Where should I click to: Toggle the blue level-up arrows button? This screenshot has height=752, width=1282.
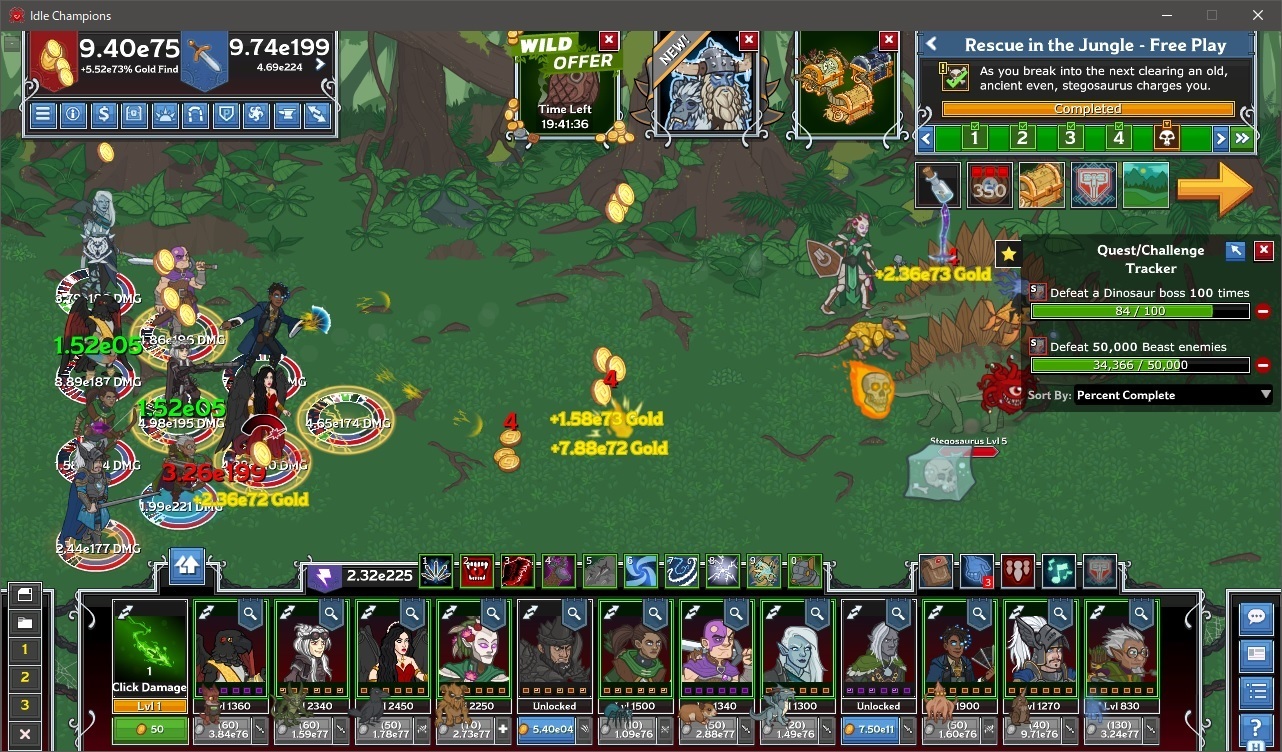[187, 566]
